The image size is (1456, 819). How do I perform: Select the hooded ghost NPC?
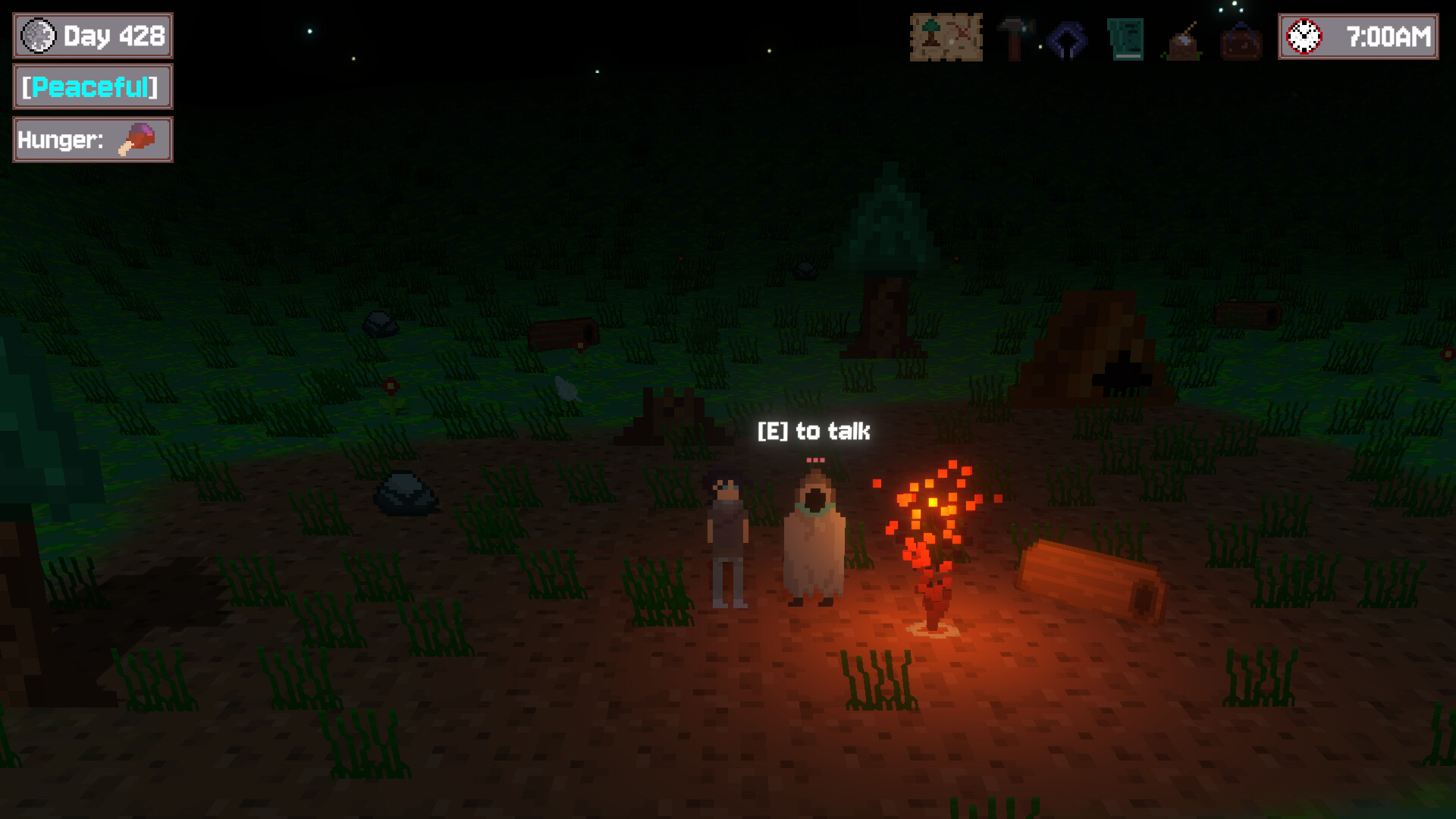point(815,535)
